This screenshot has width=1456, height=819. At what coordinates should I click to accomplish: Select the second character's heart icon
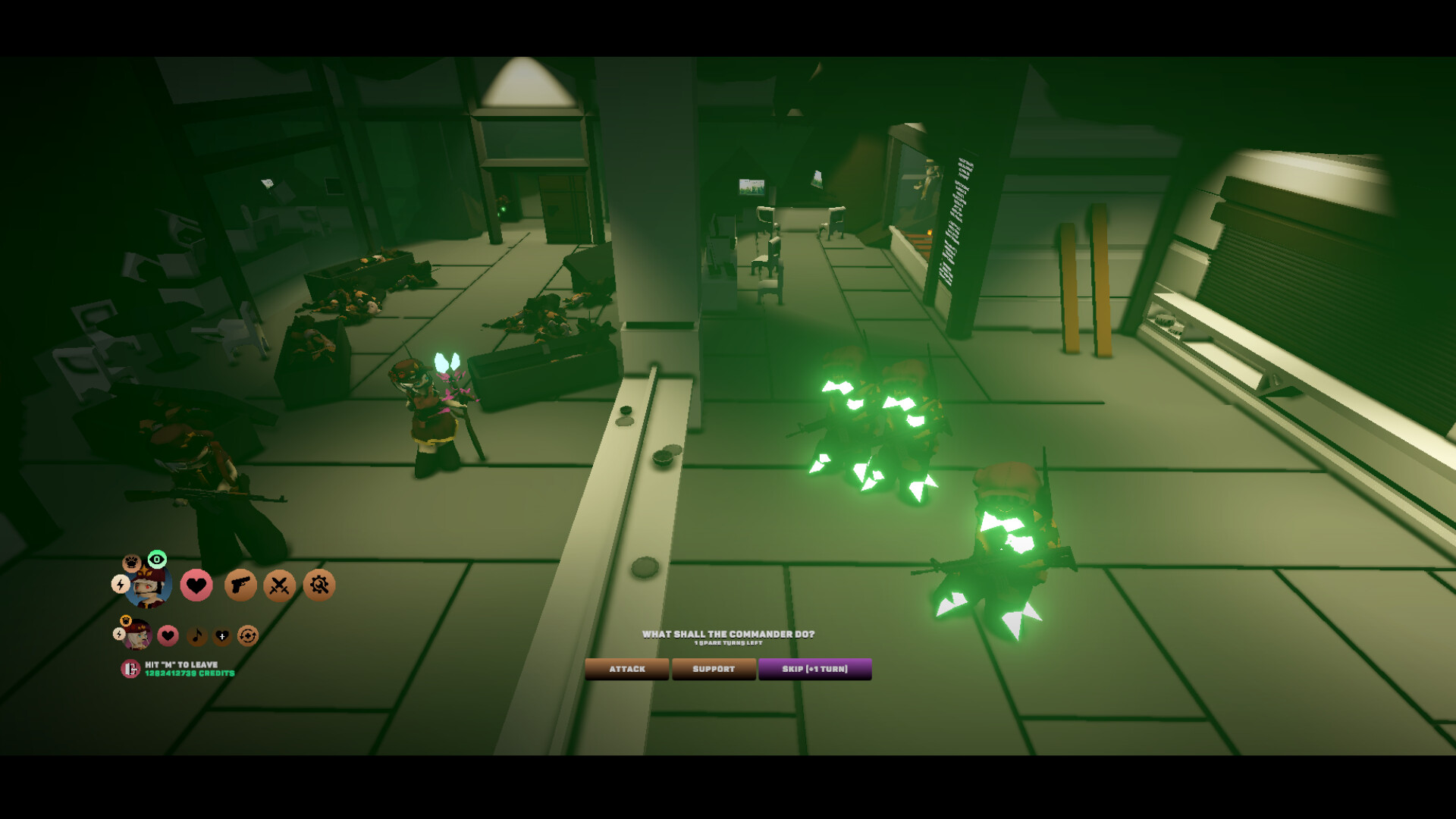pyautogui.click(x=168, y=635)
